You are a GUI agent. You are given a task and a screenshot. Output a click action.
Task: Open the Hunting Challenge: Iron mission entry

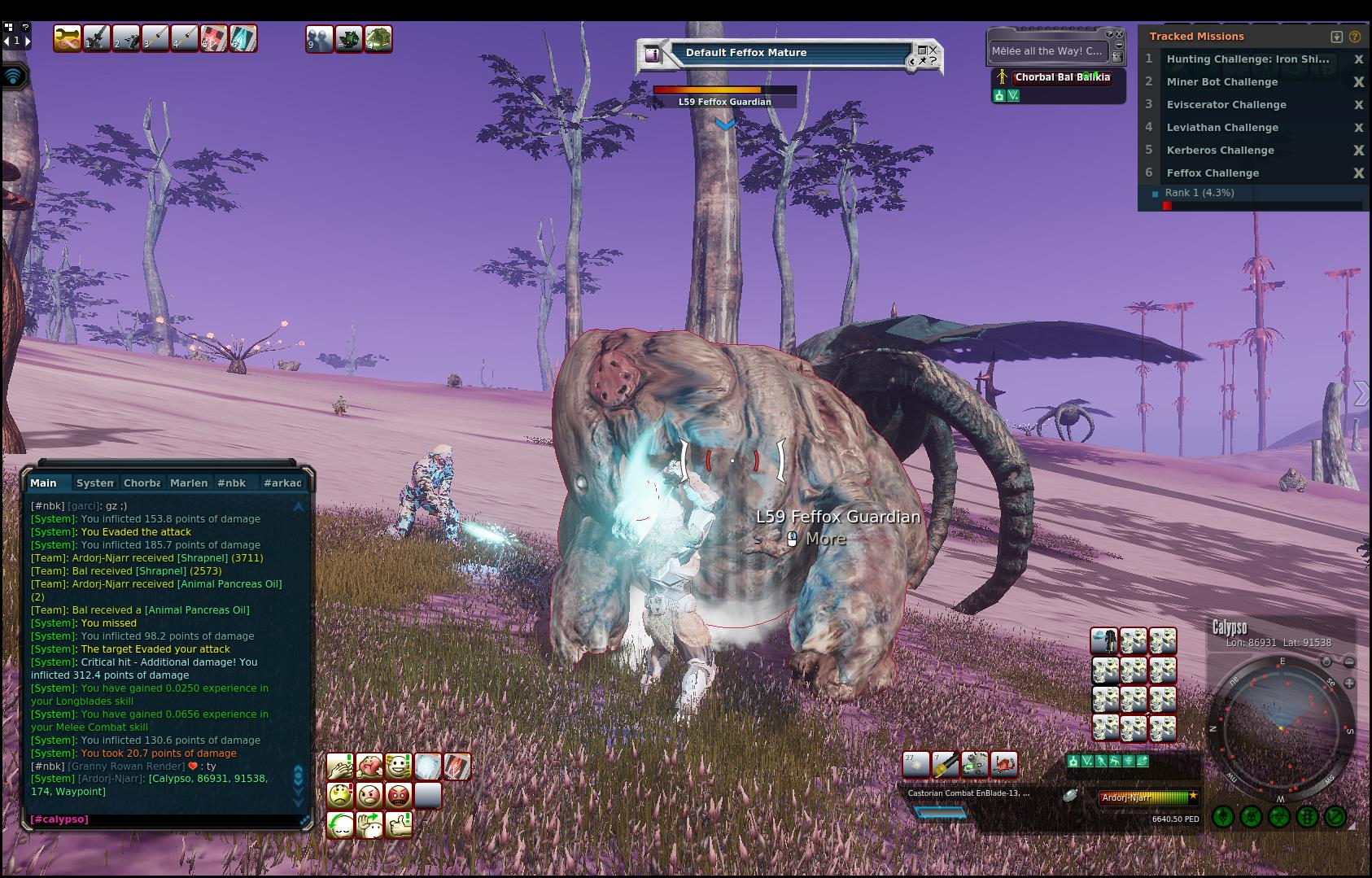1247,59
